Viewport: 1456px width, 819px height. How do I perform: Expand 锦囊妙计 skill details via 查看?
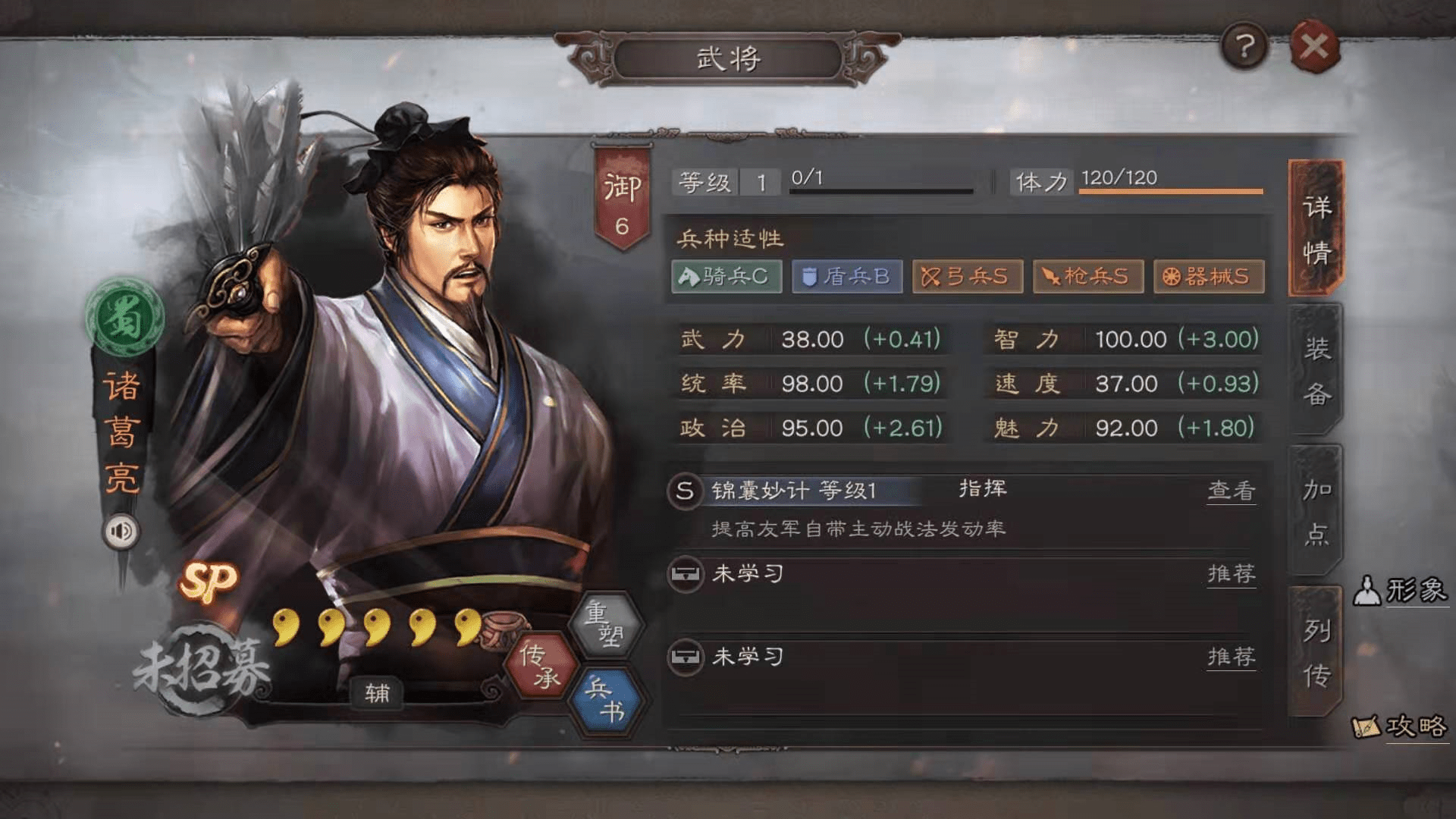(1231, 489)
